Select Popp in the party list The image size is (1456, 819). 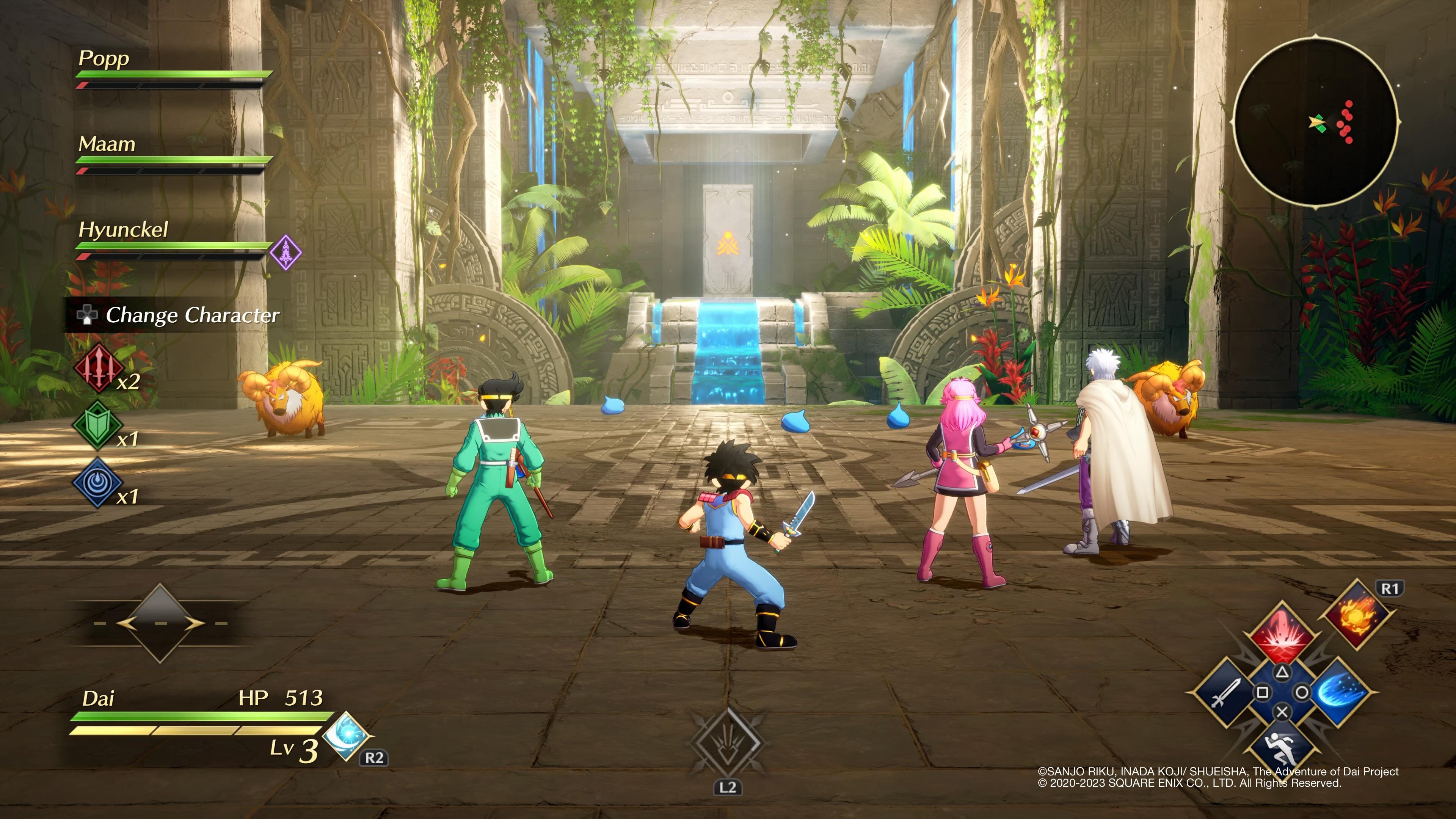(104, 58)
